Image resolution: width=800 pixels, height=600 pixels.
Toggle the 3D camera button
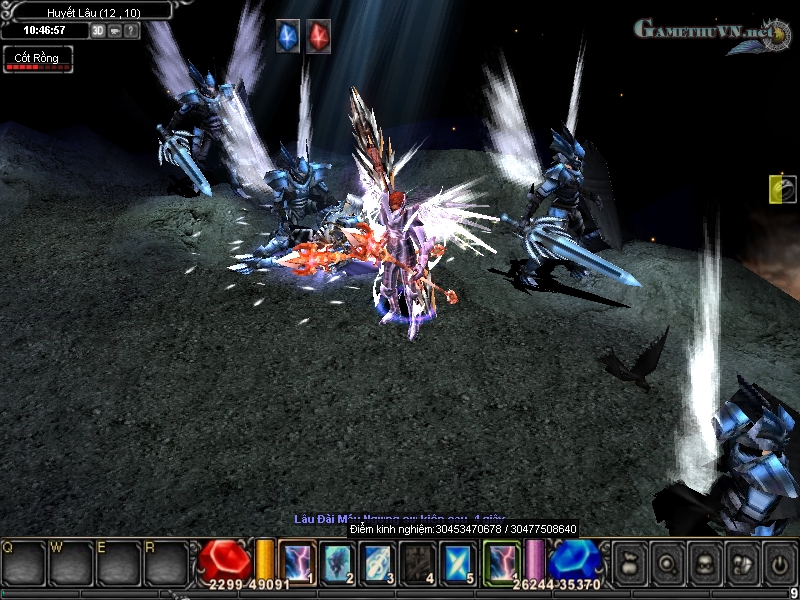pos(98,30)
